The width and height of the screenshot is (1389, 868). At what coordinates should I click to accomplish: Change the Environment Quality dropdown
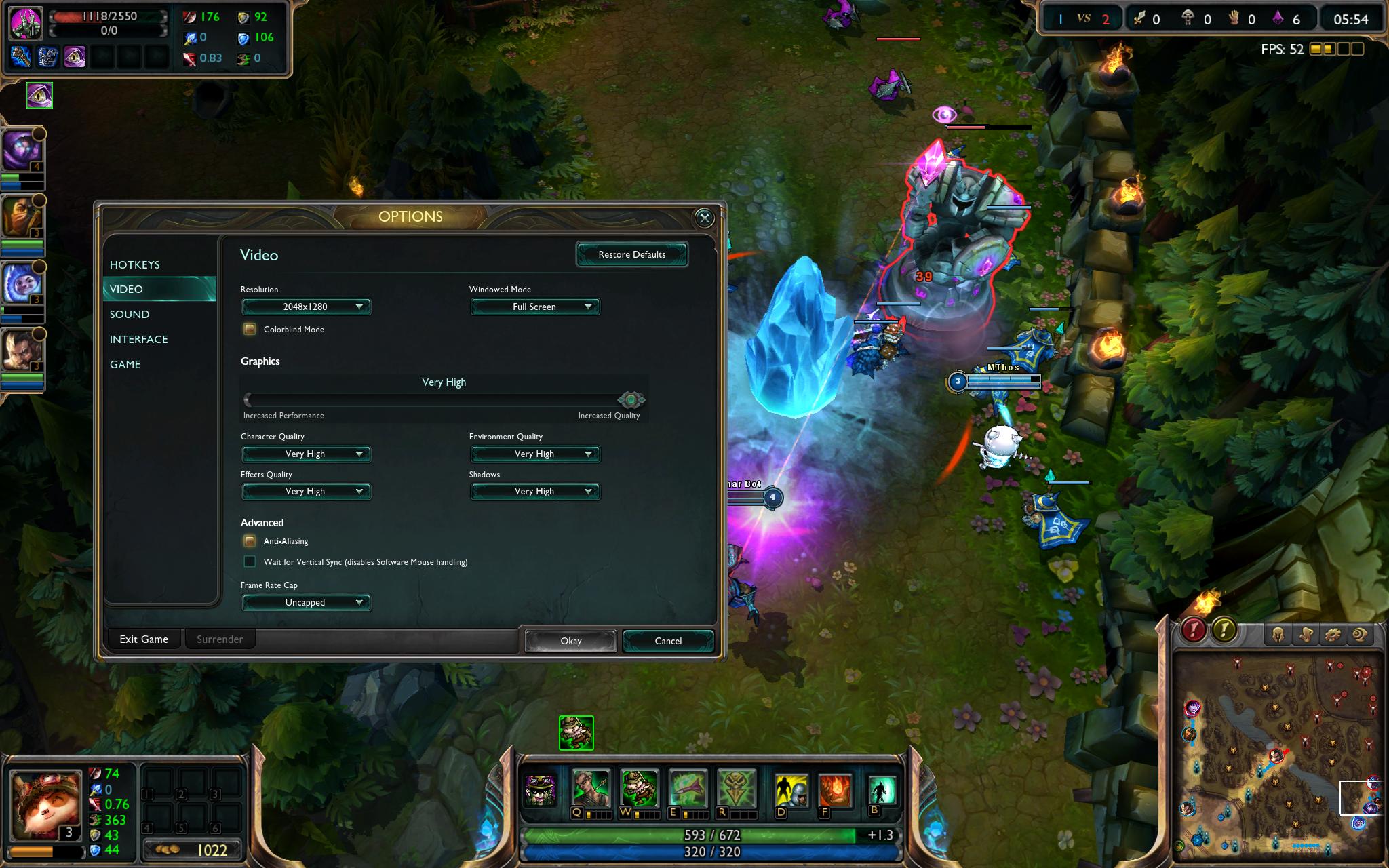(x=535, y=454)
